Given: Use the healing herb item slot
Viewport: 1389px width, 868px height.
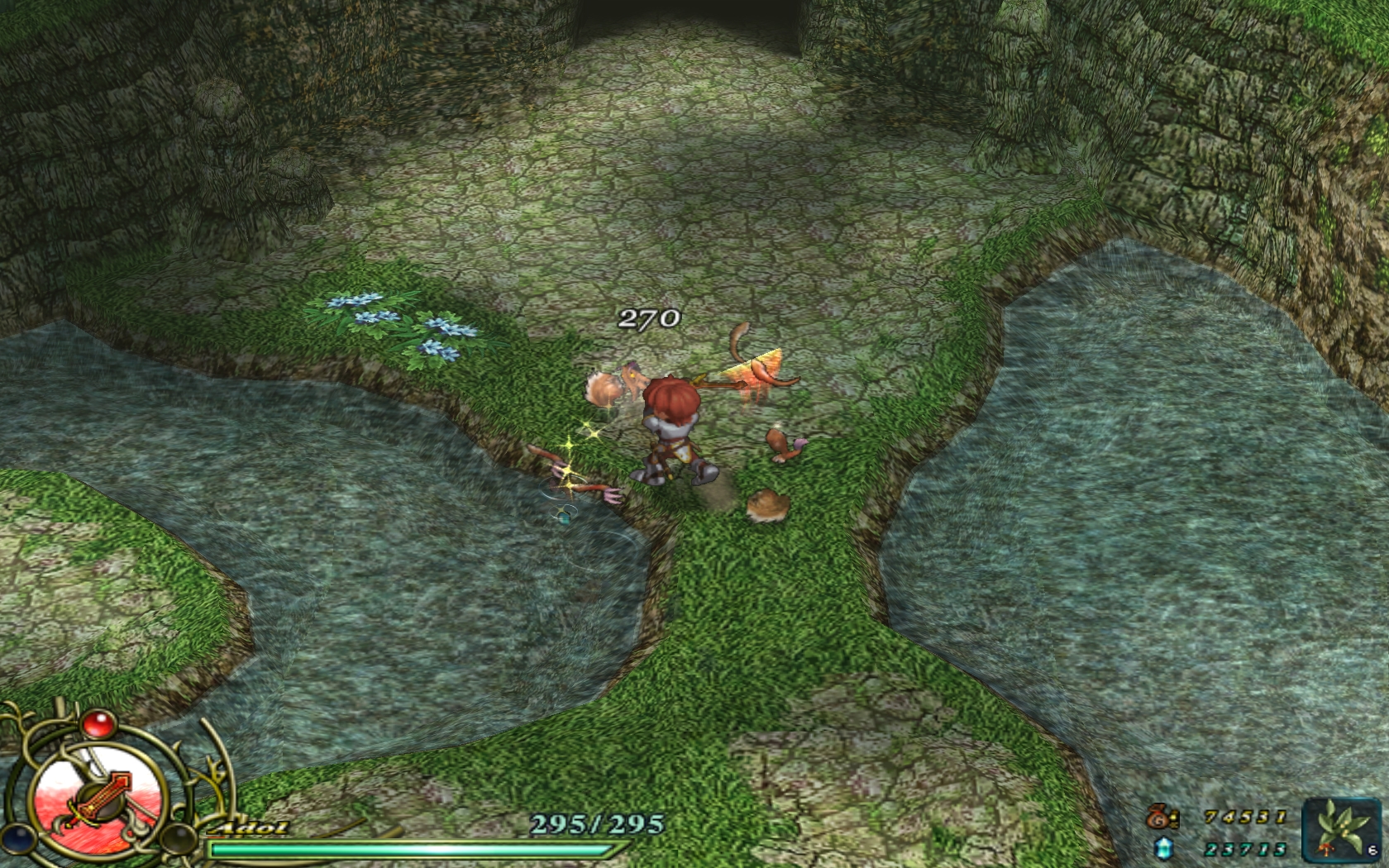Looking at the screenshot, I should click(x=1341, y=829).
